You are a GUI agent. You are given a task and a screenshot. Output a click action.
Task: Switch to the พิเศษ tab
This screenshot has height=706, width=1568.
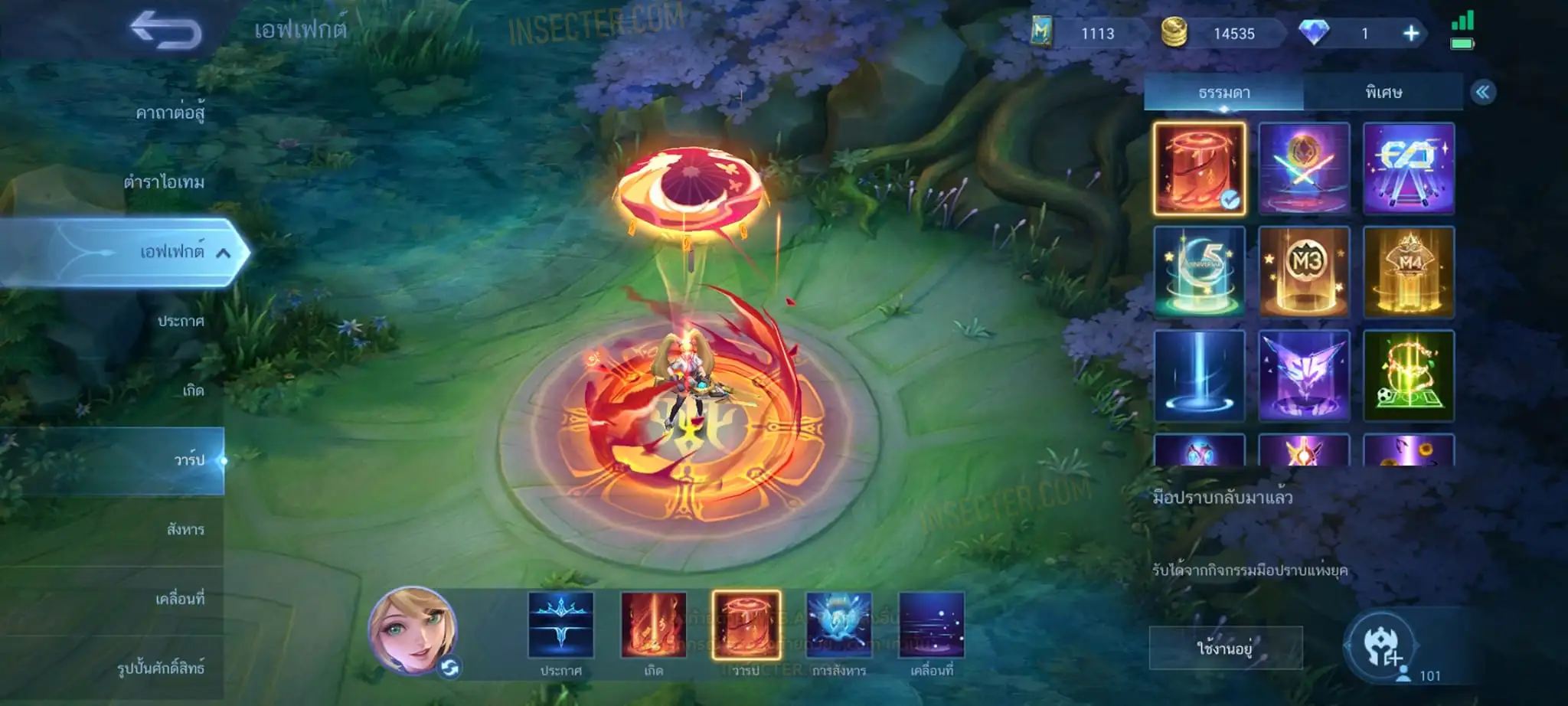(x=1383, y=93)
